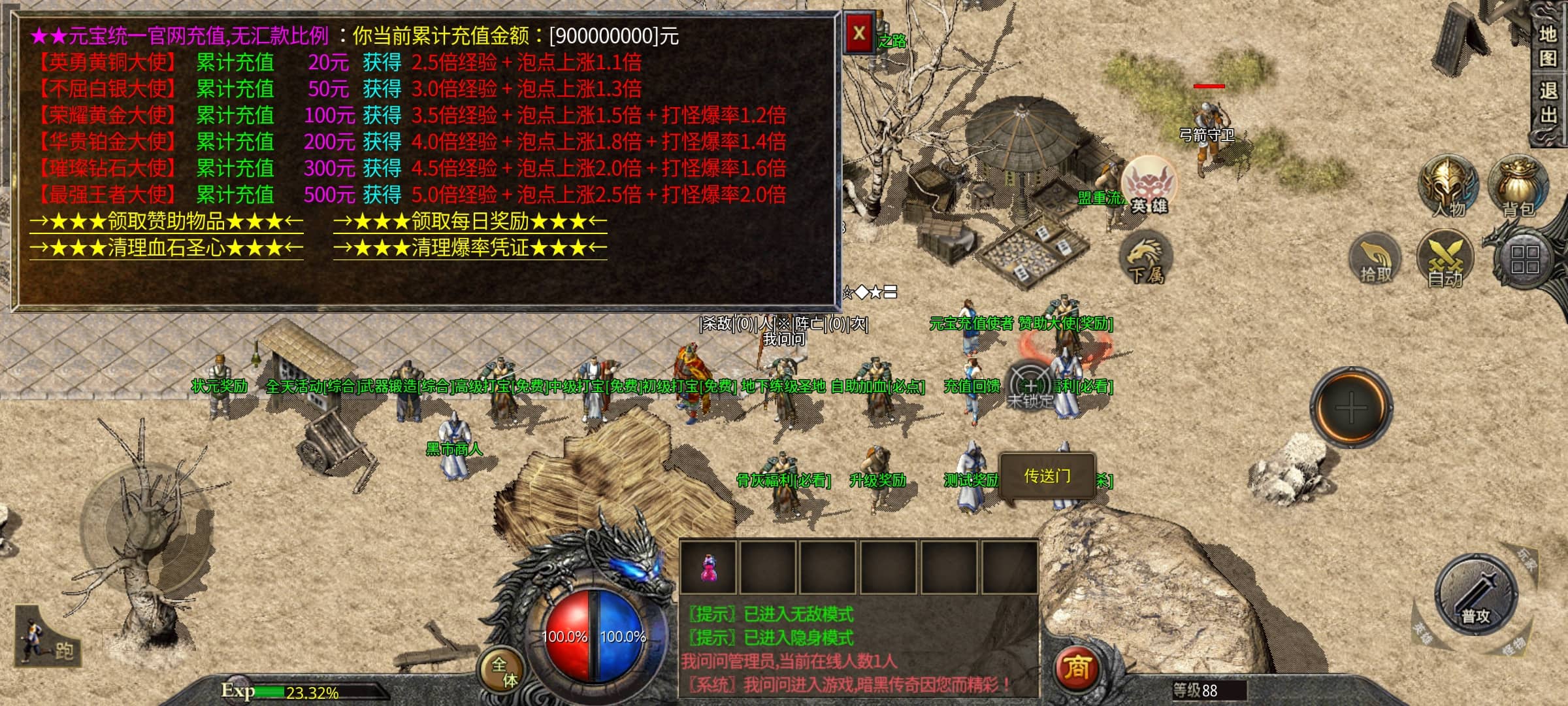This screenshot has height=706, width=1568.
Task: Expand the four-square grid menu icon
Action: (1524, 260)
